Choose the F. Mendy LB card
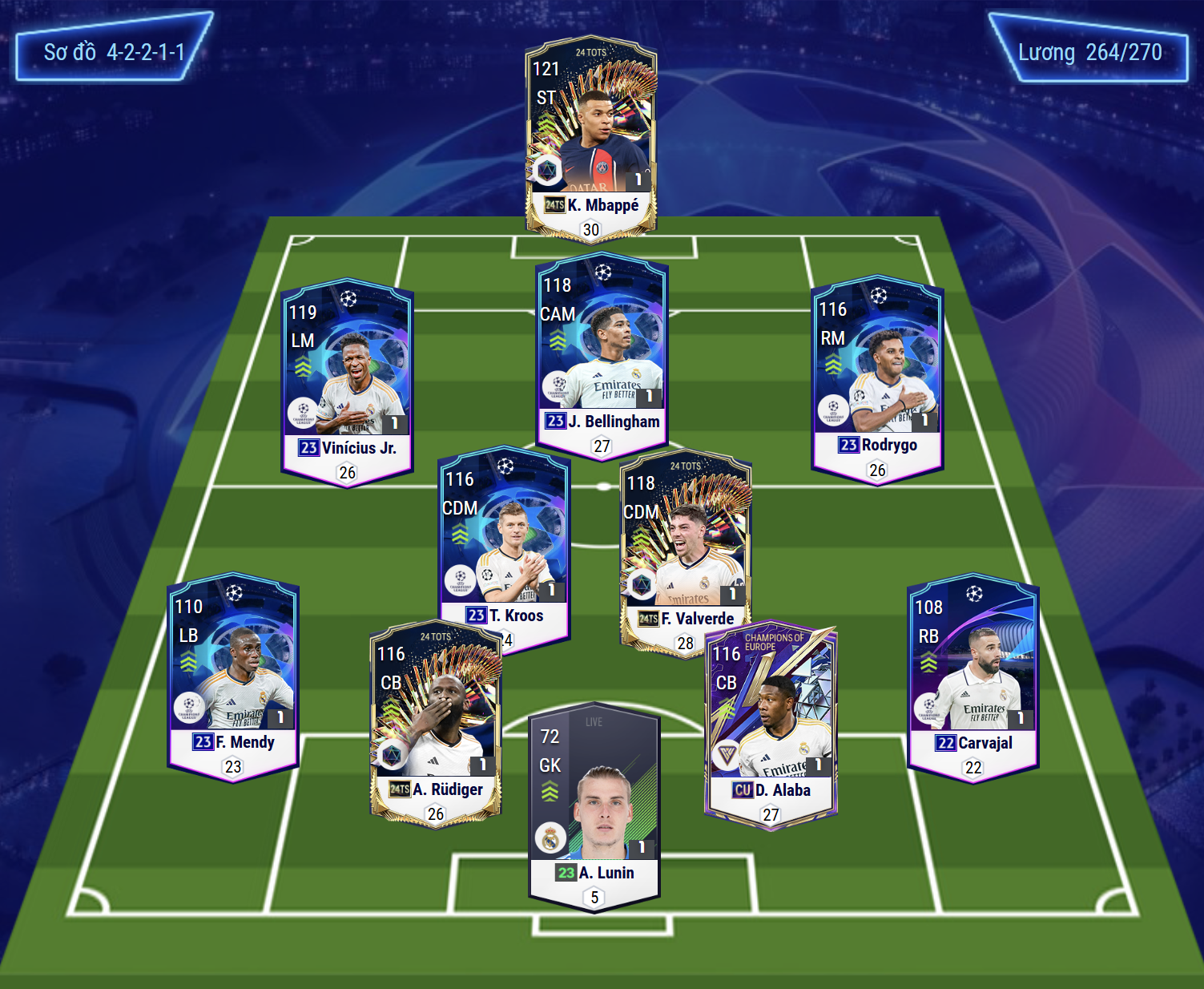This screenshot has height=989, width=1204. click(x=232, y=673)
